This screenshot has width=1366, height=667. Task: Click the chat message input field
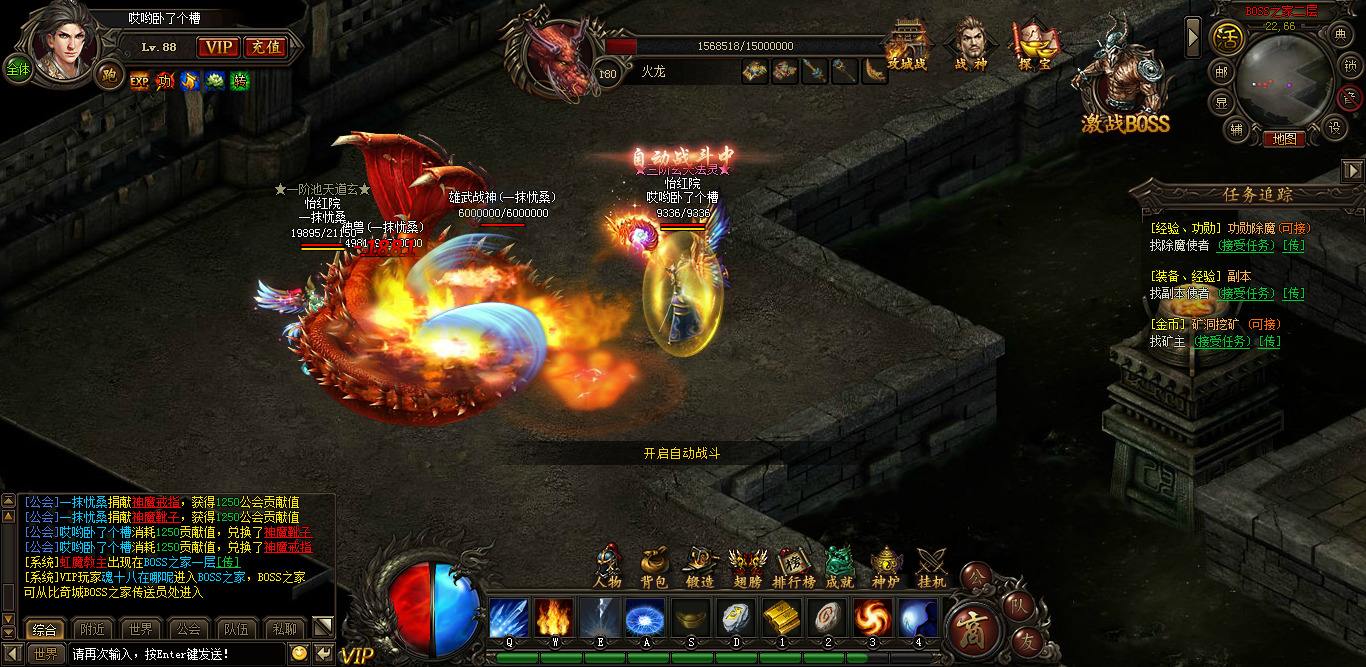(x=175, y=654)
